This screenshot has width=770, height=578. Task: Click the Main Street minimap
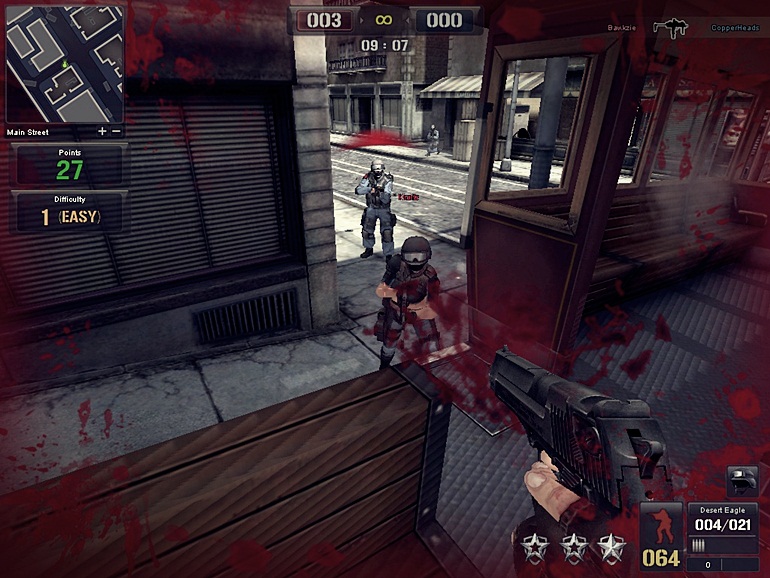tap(64, 63)
